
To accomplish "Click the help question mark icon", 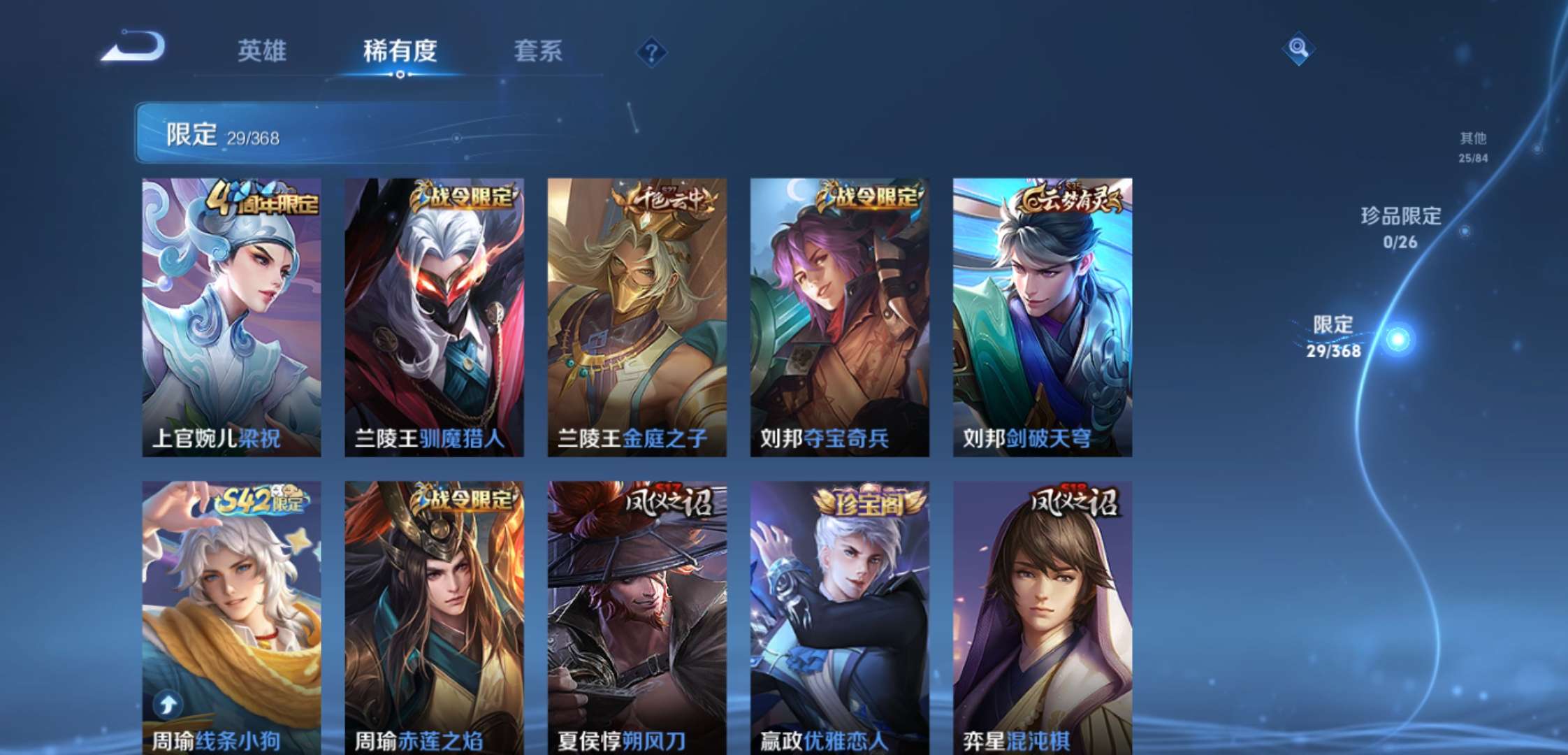I will point(650,50).
